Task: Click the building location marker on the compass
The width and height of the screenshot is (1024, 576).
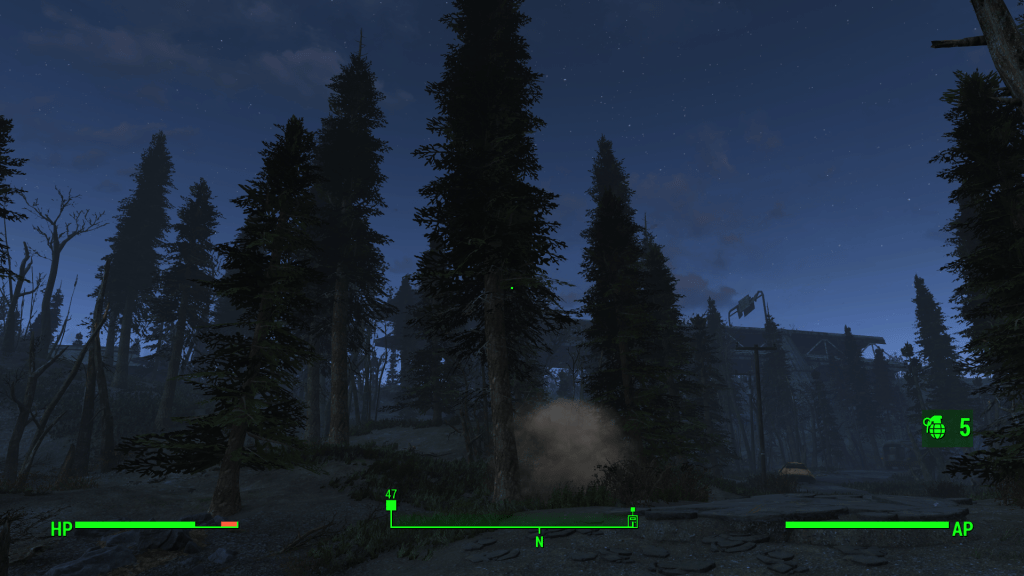Action: click(632, 519)
